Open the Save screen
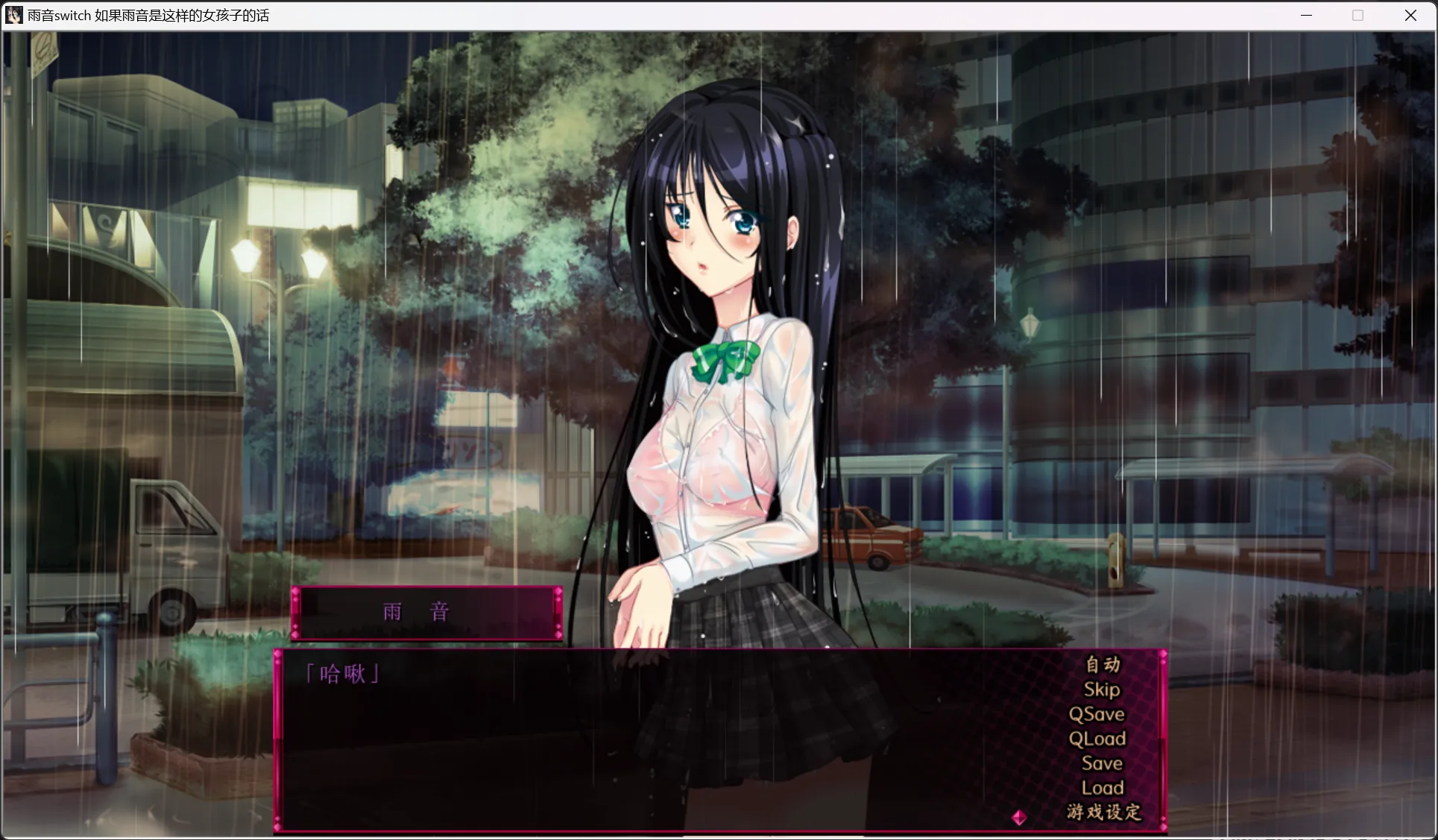 coord(1102,762)
